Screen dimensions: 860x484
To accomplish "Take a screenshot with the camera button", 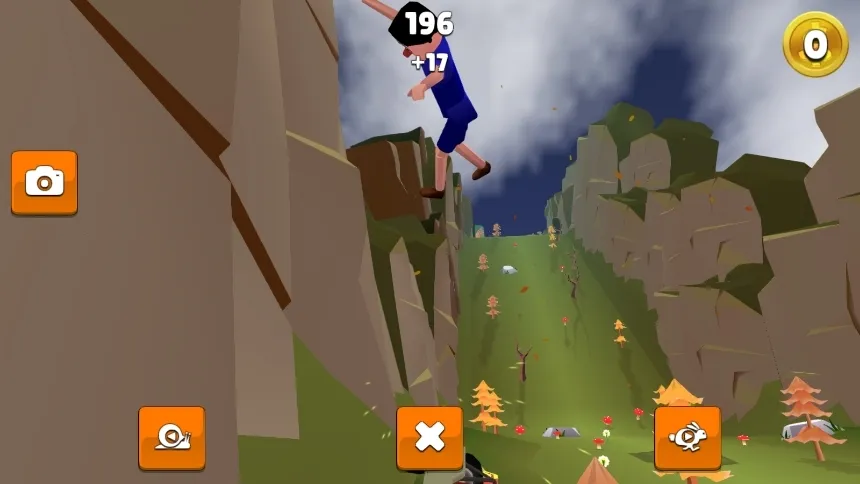I will [x=44, y=182].
